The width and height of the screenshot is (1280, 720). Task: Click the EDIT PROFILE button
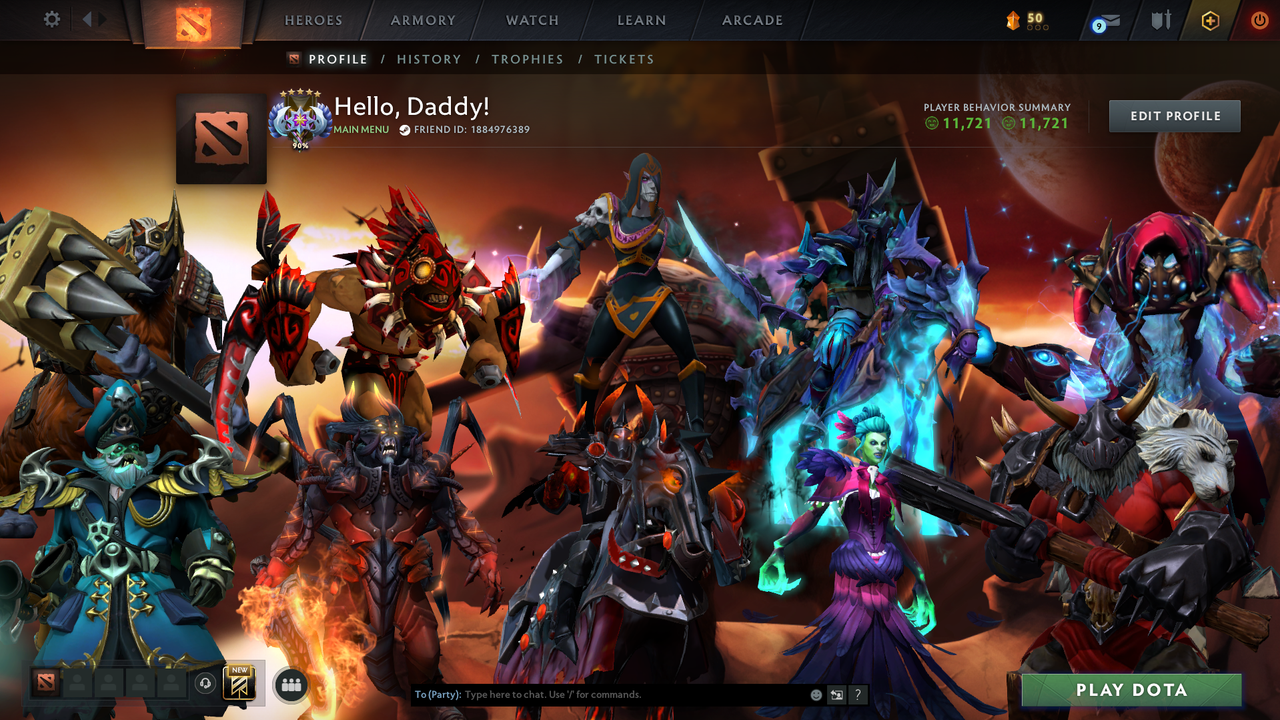coord(1174,115)
